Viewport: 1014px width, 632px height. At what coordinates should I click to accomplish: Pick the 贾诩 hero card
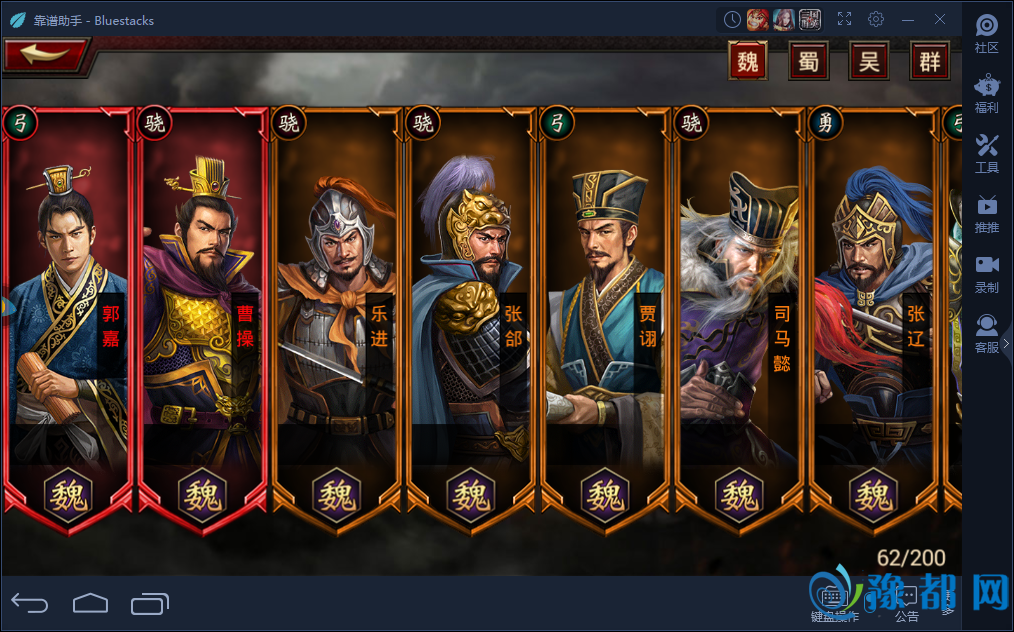tap(606, 320)
